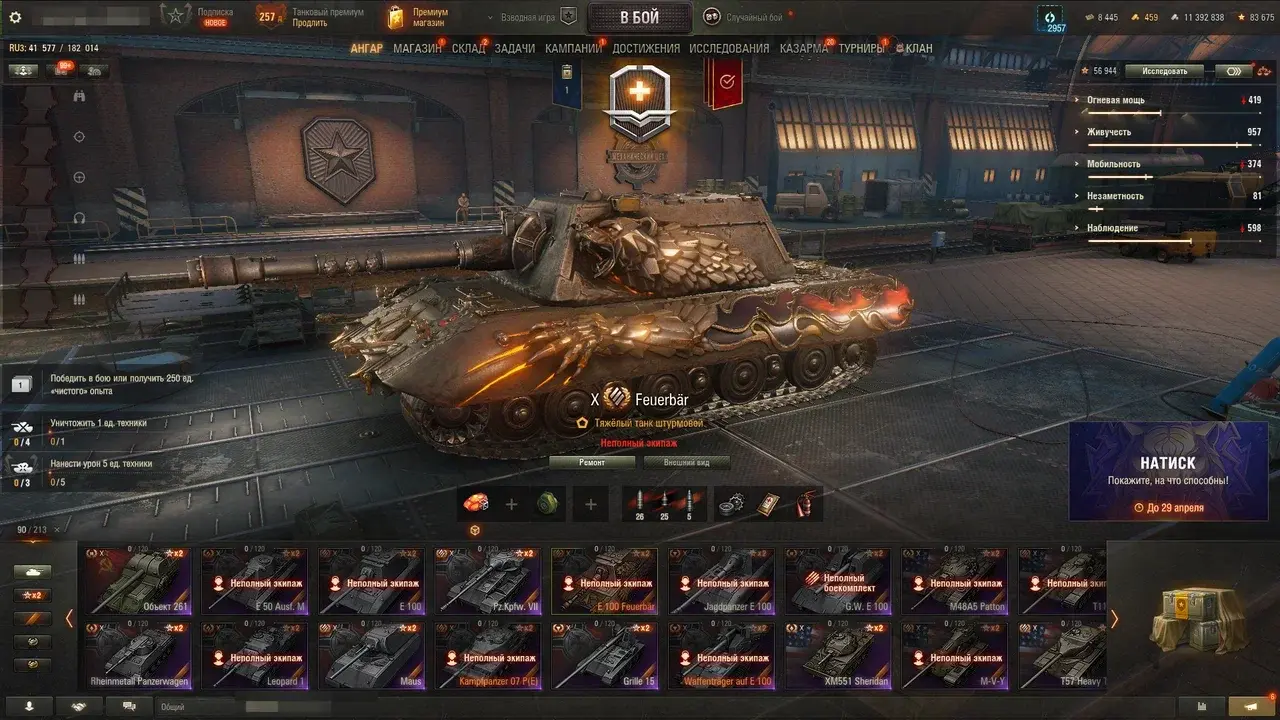The width and height of the screenshot is (1280, 720).
Task: Open the КАЗАРМА barracks tab
Action: (x=803, y=48)
